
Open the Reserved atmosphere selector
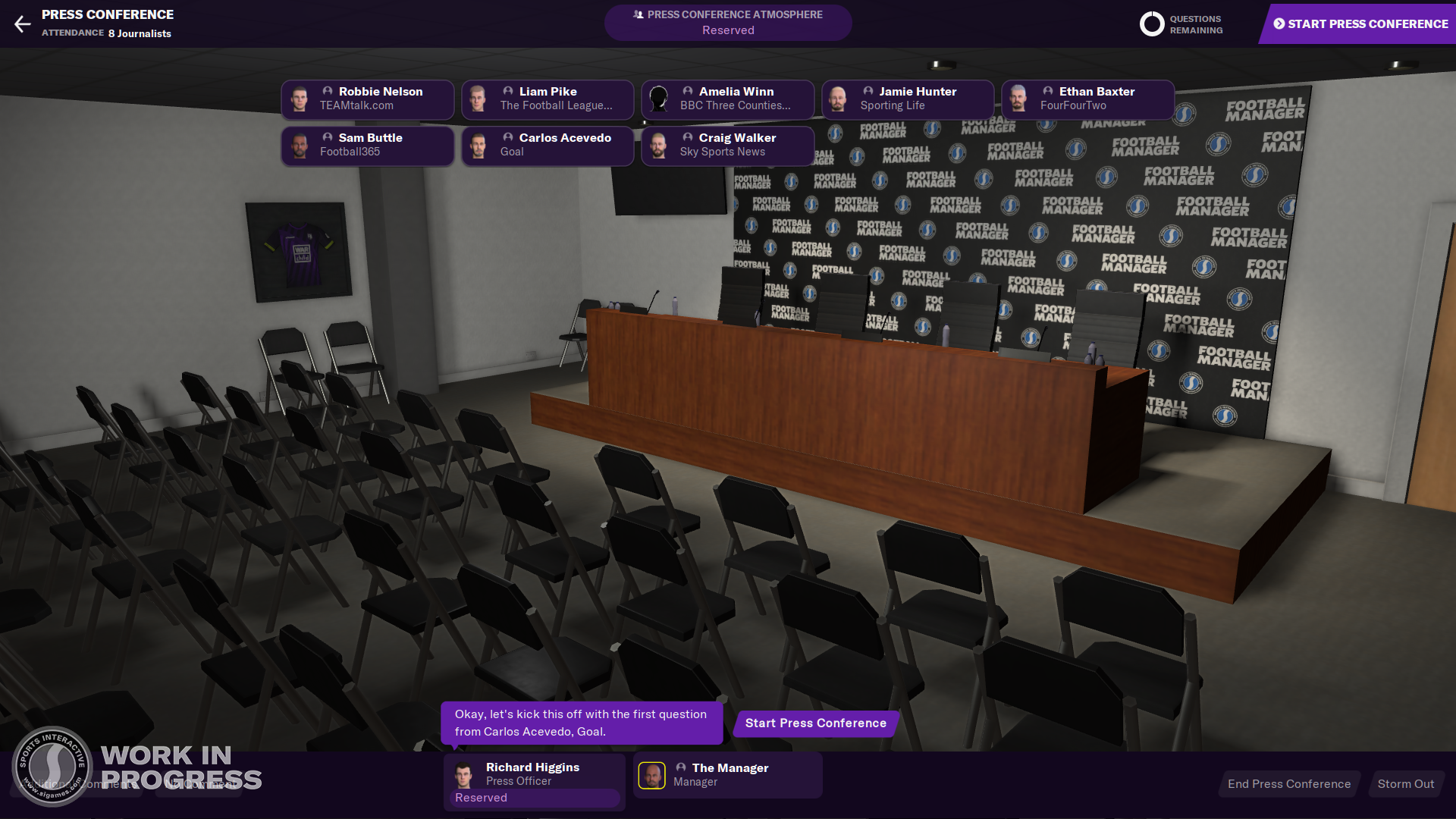click(x=727, y=30)
